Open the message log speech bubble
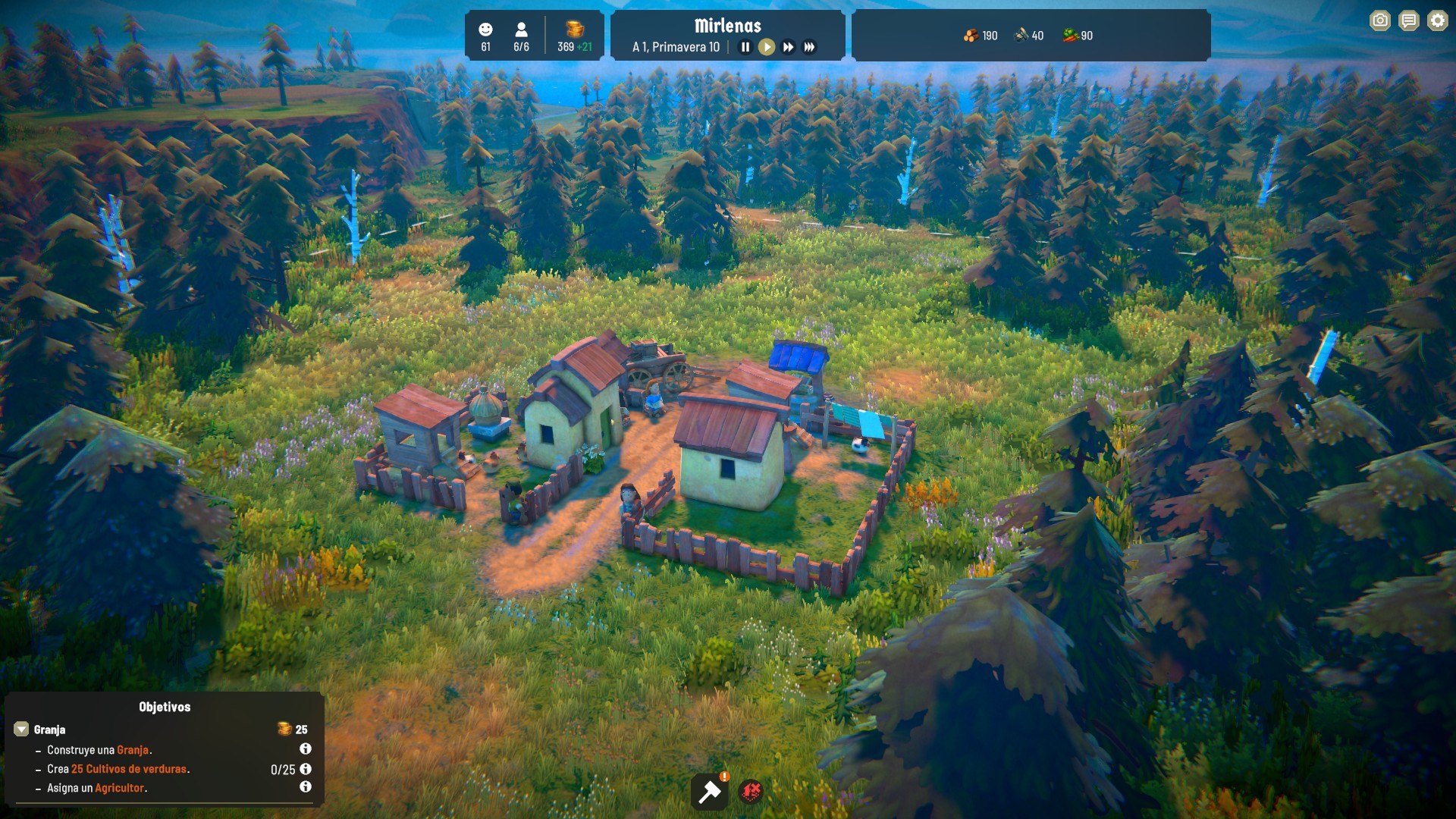 point(1409,20)
